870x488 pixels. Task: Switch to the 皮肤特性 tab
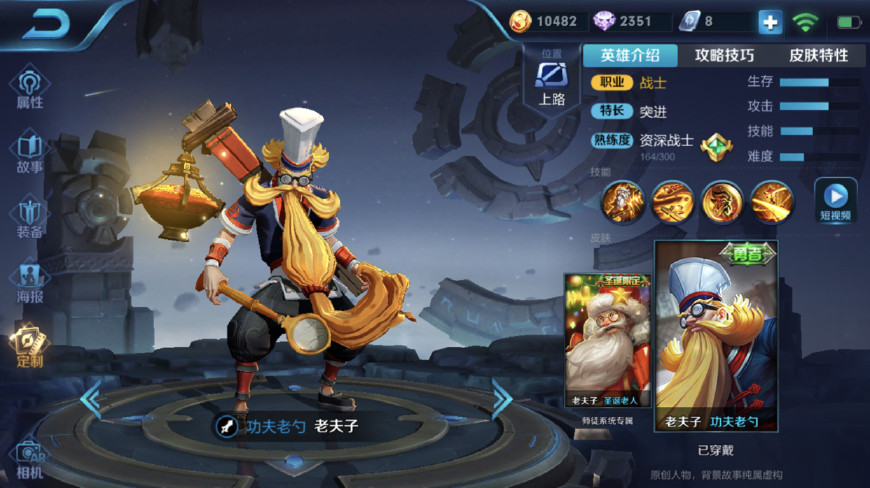pos(818,55)
